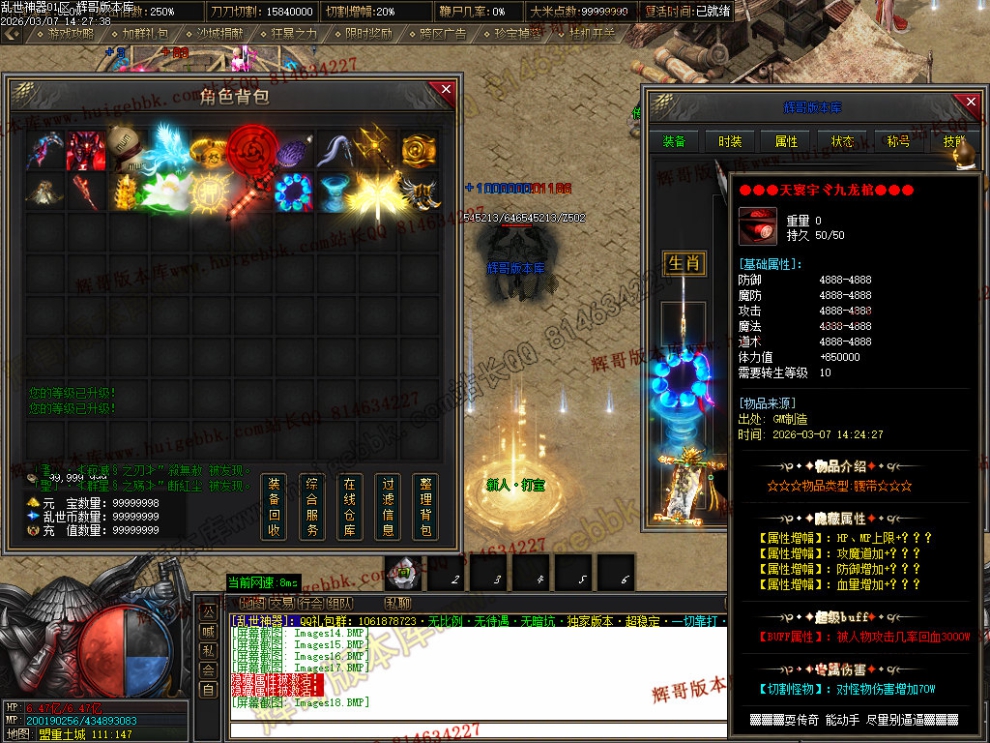
Task: Open the 生肖 zodiac button
Action: [684, 264]
